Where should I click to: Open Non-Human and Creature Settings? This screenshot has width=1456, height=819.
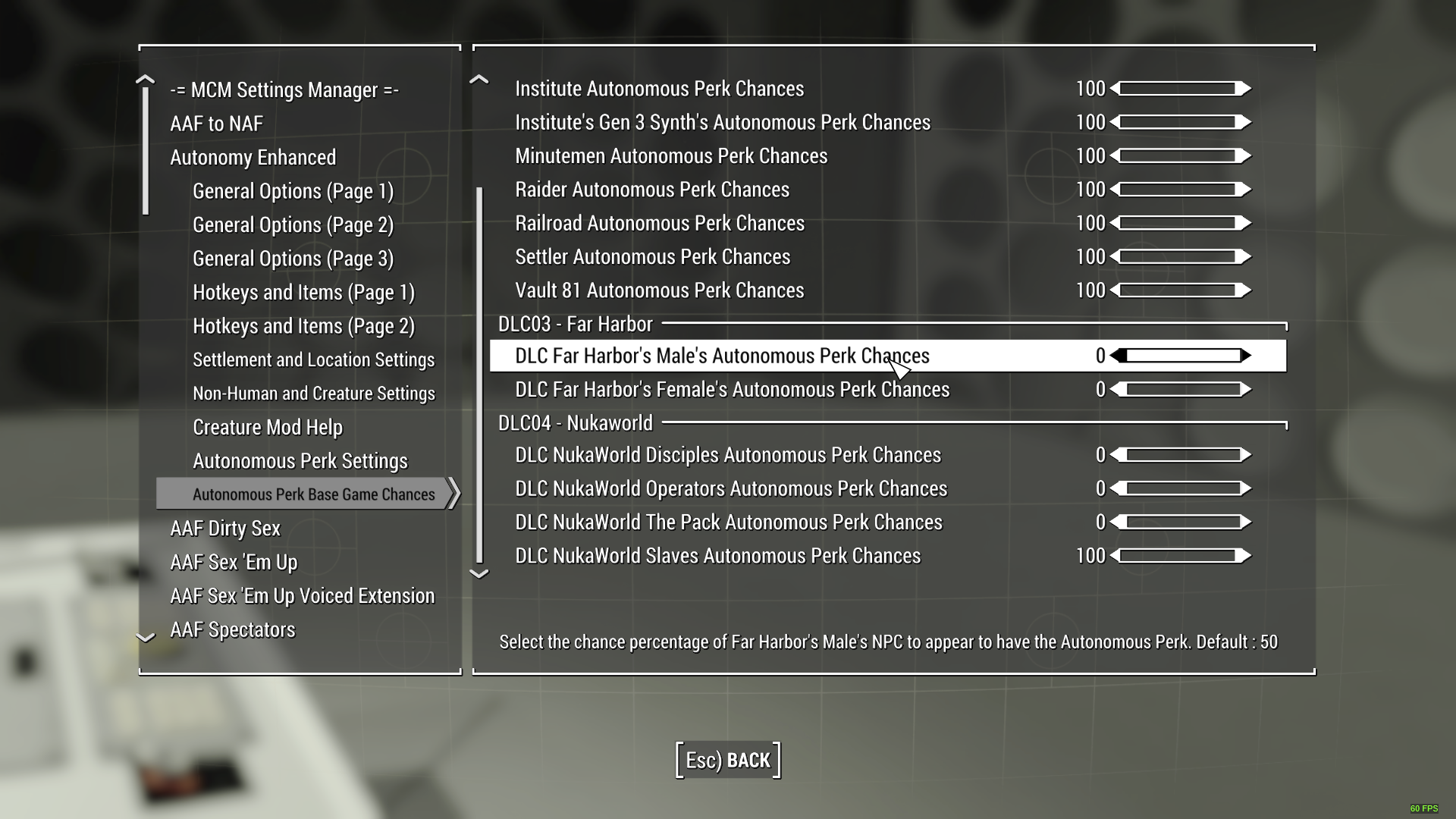[x=315, y=393]
